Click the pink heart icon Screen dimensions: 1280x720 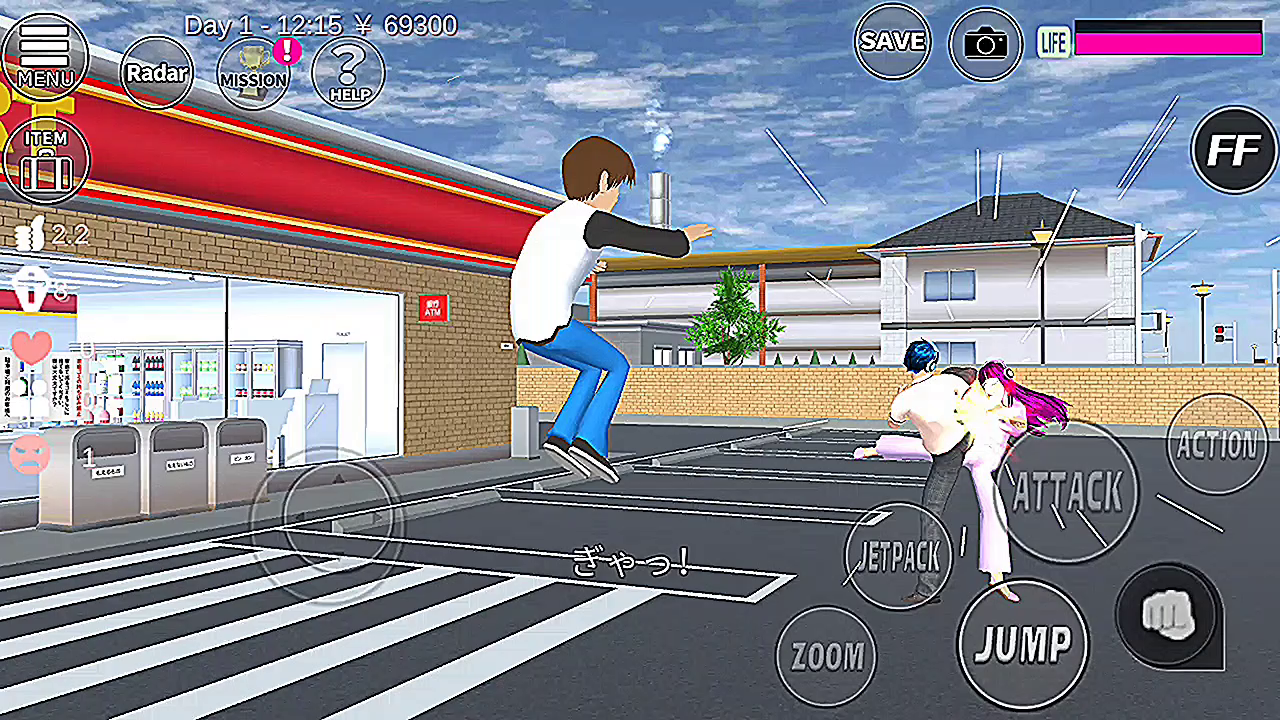(32, 347)
